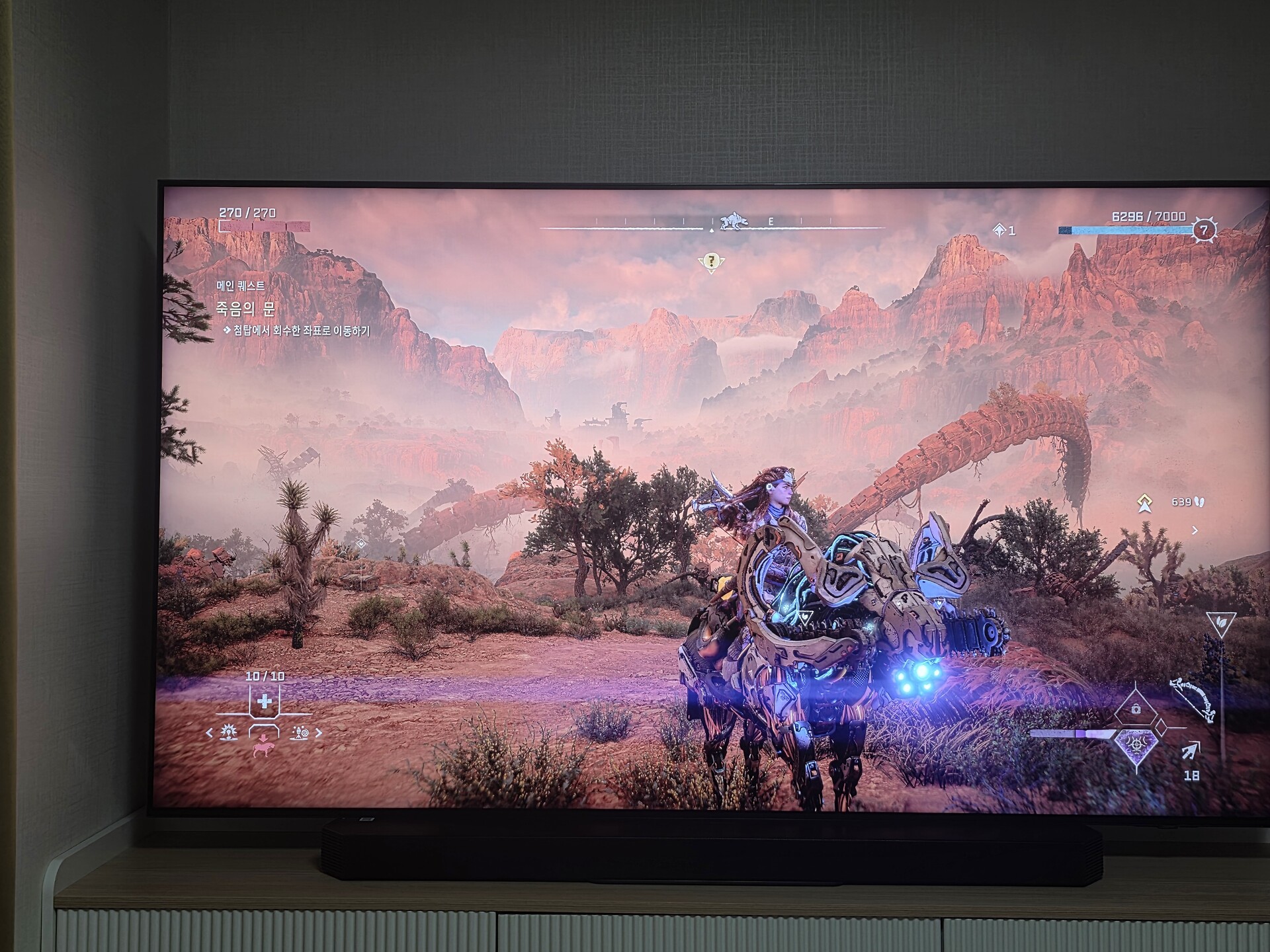1270x952 pixels.
Task: Choose the burst trap icon on the left
Action: [229, 732]
